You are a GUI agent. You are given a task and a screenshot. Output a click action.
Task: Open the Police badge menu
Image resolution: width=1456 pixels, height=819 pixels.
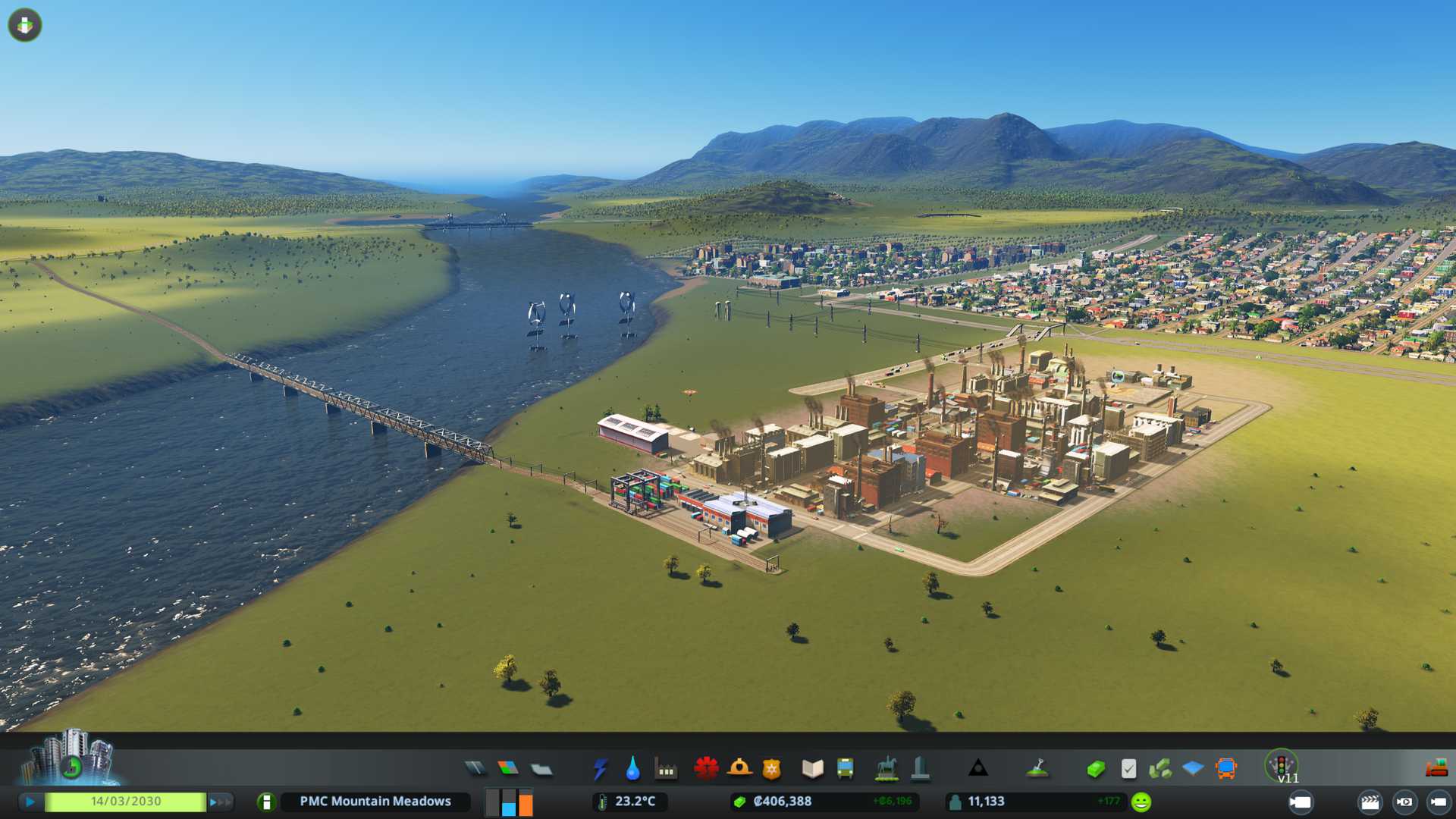772,769
